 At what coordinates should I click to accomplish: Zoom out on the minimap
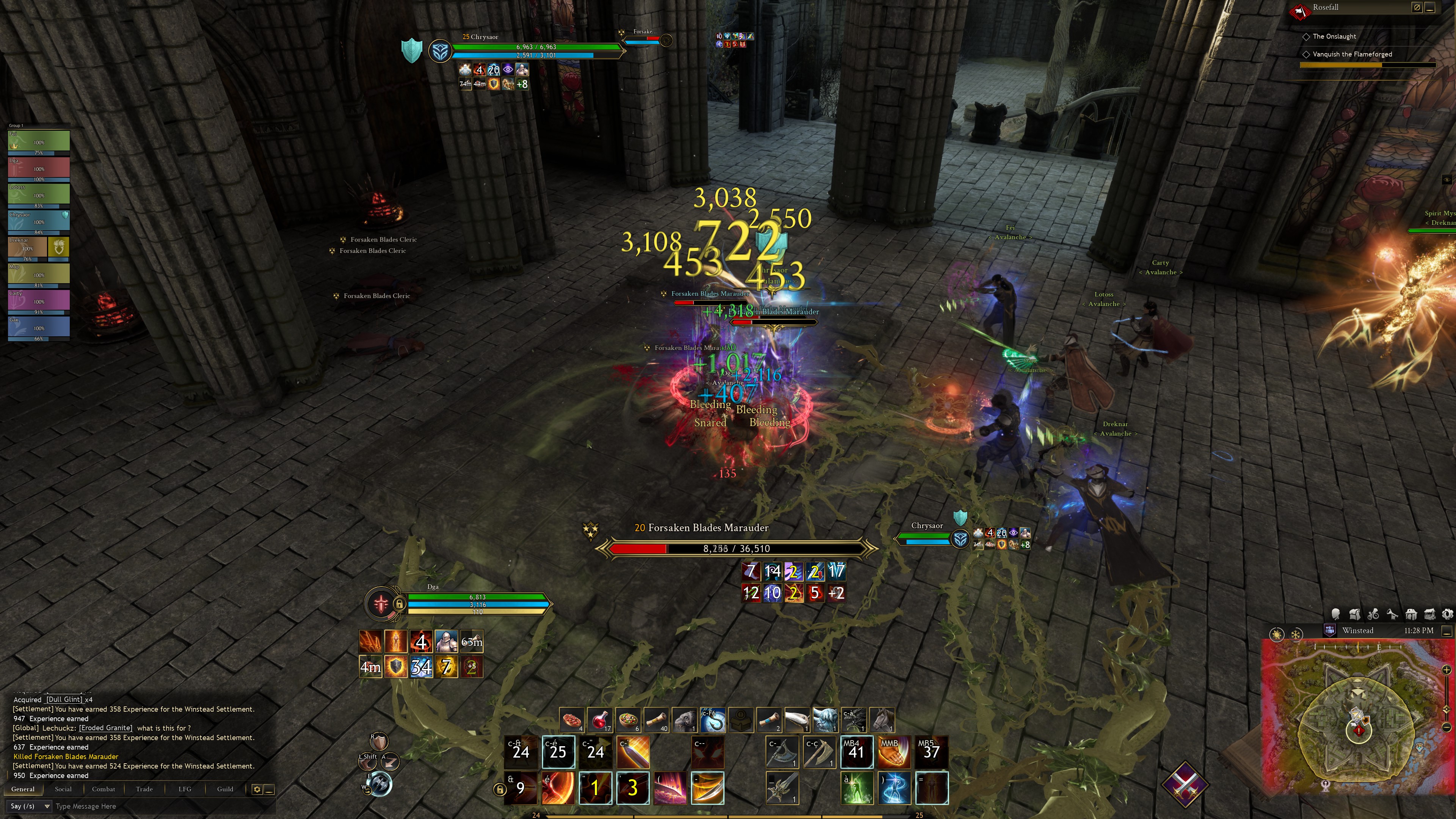pyautogui.click(x=1447, y=727)
